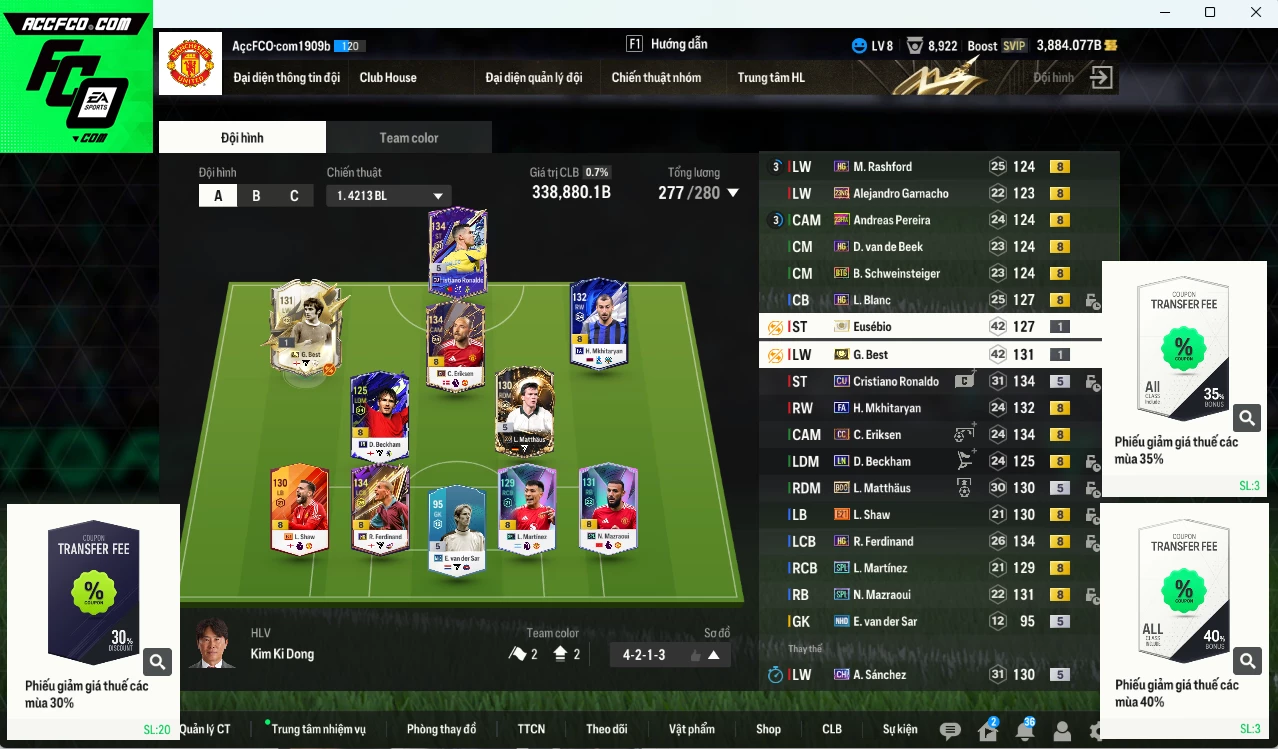Switch to the Team color tab
This screenshot has height=749, width=1278.
coord(408,138)
